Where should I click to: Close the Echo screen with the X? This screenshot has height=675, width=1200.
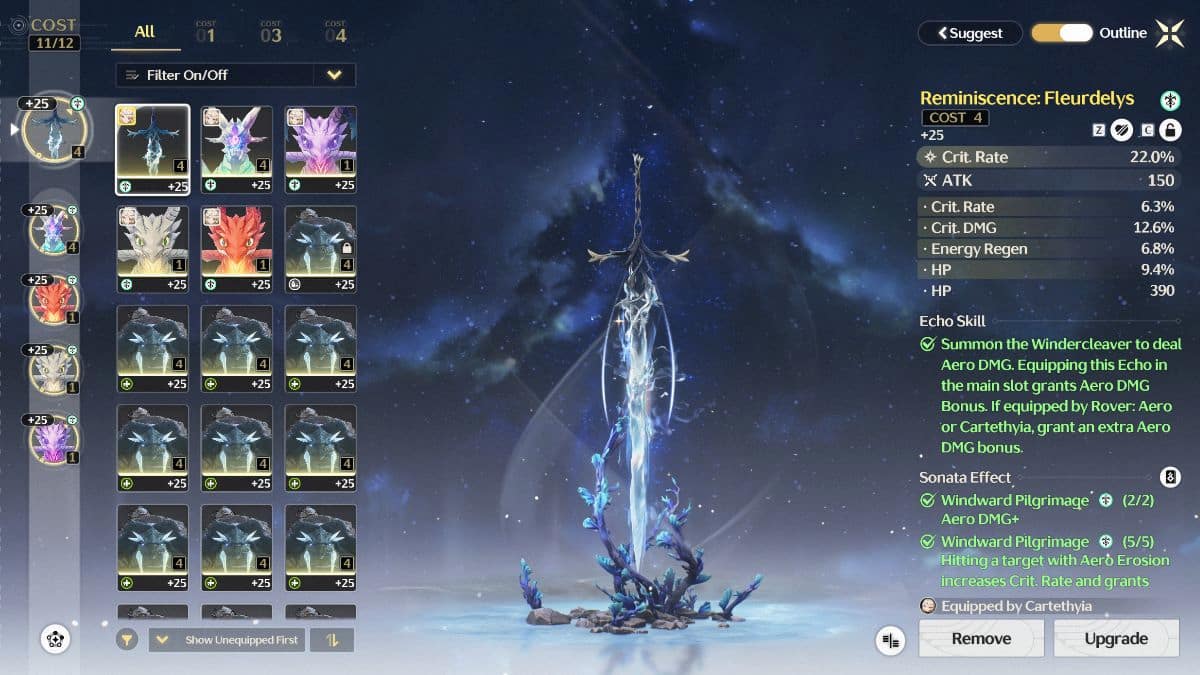(x=1169, y=33)
